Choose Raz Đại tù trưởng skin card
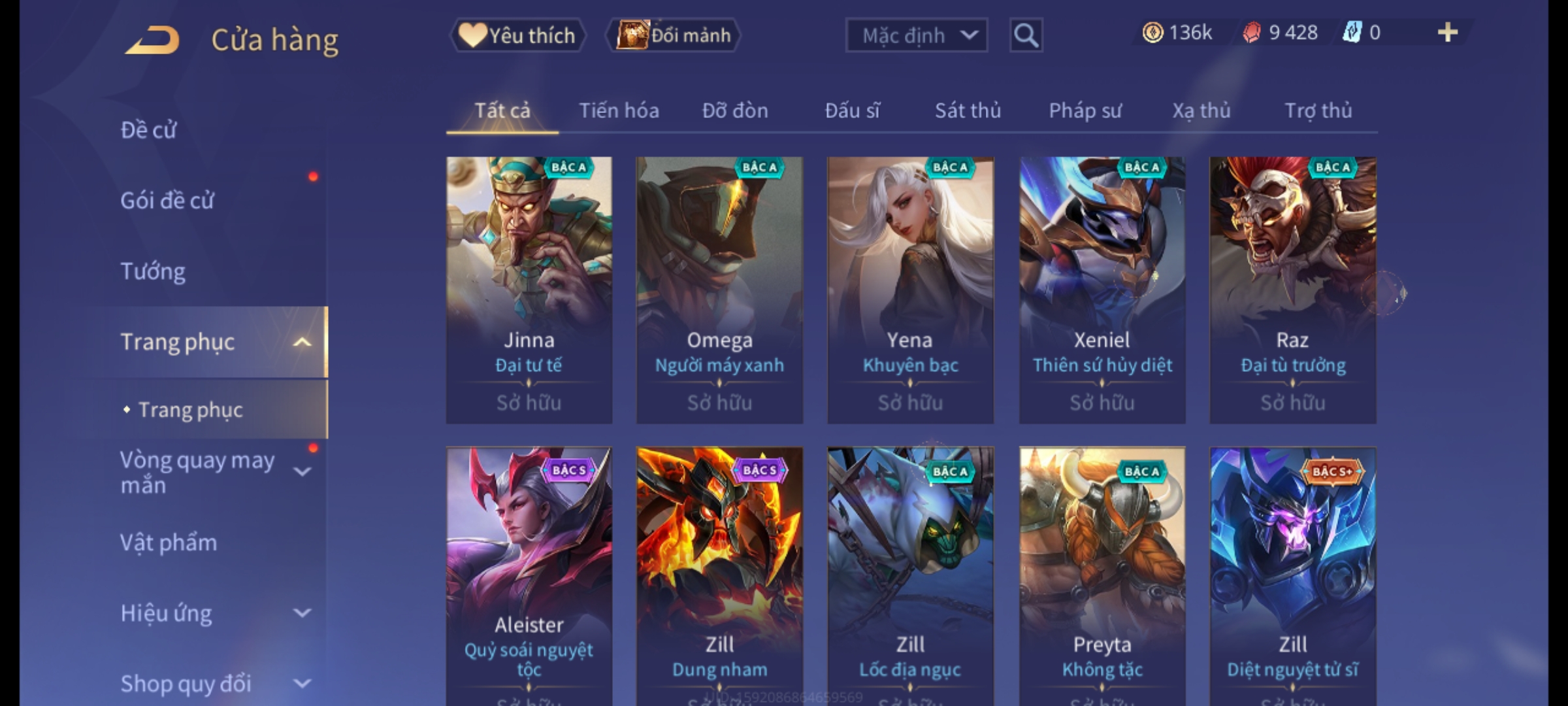Viewport: 1568px width, 706px height. point(1292,290)
